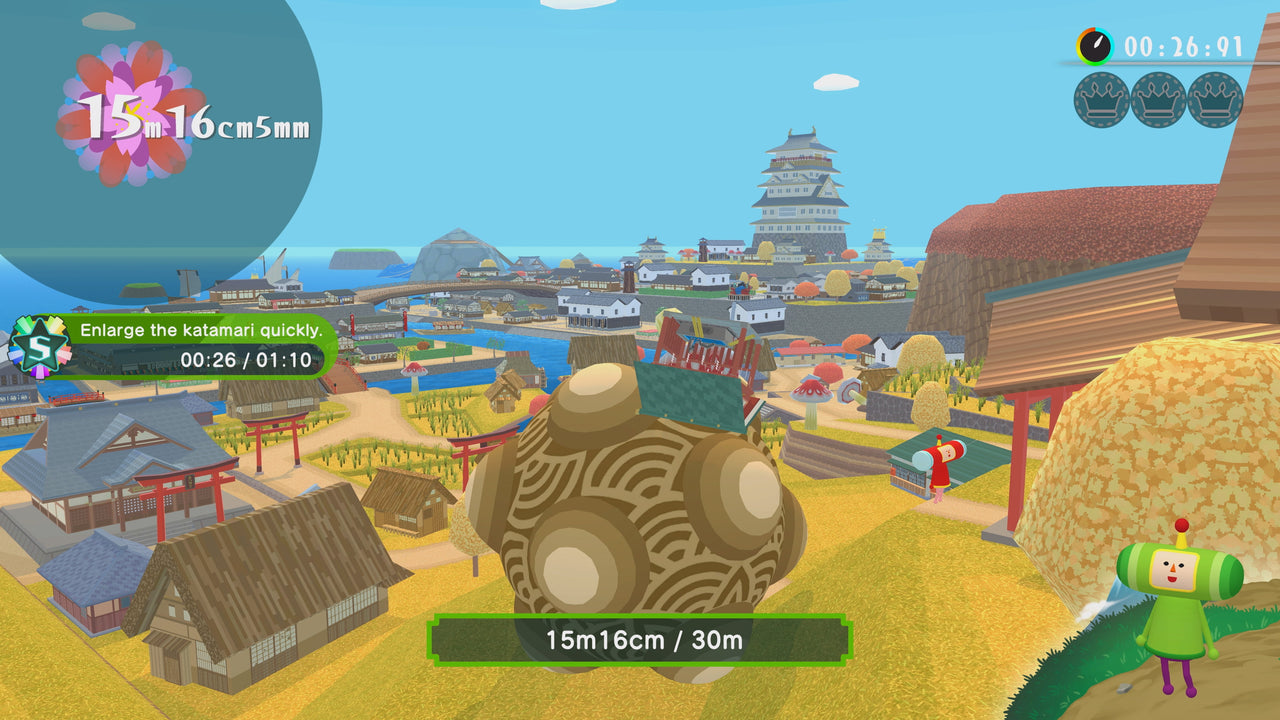
Task: Click the 15m16cm5mm size readout
Action: (195, 120)
